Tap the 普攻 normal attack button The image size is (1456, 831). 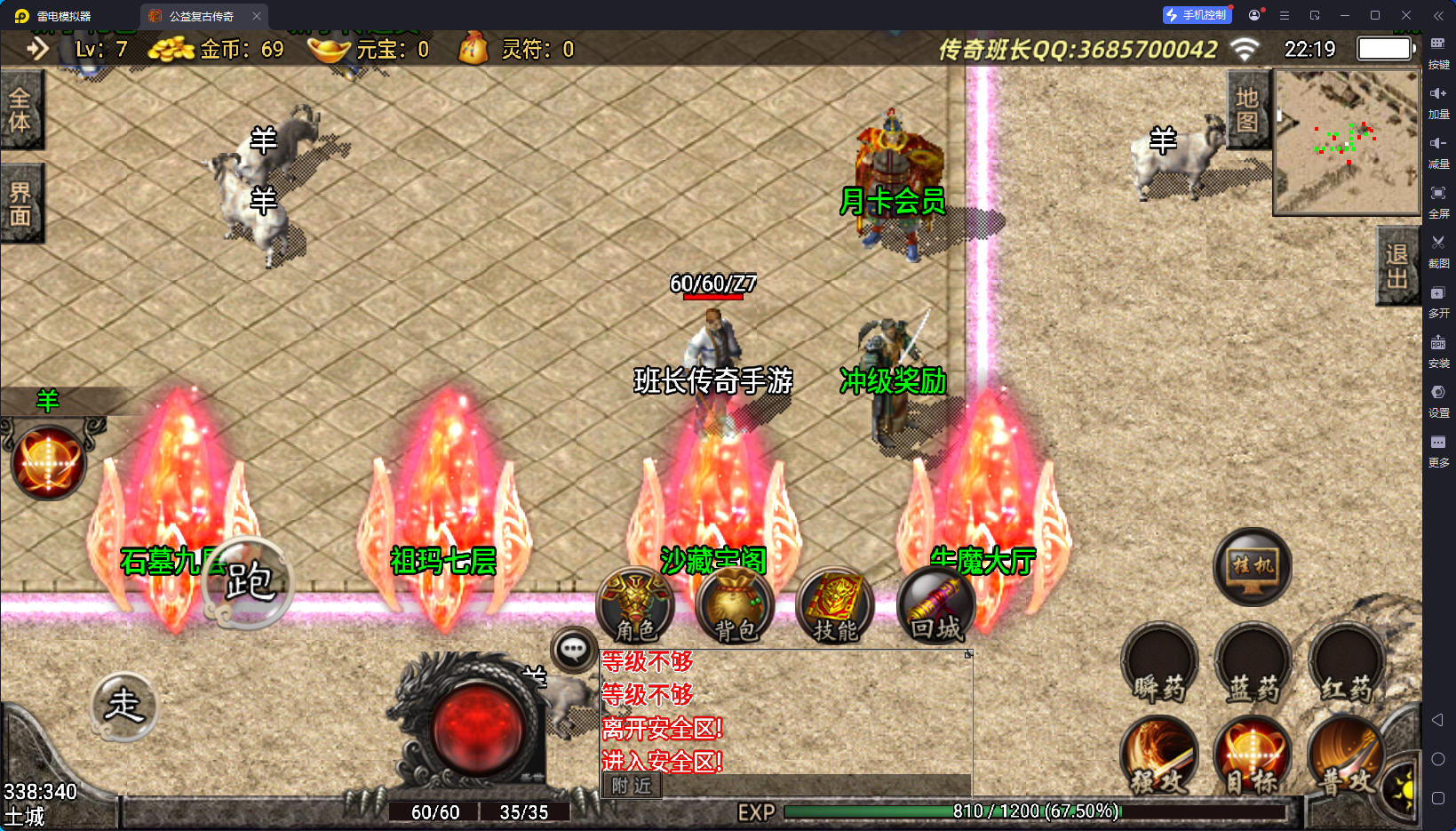tap(1346, 757)
